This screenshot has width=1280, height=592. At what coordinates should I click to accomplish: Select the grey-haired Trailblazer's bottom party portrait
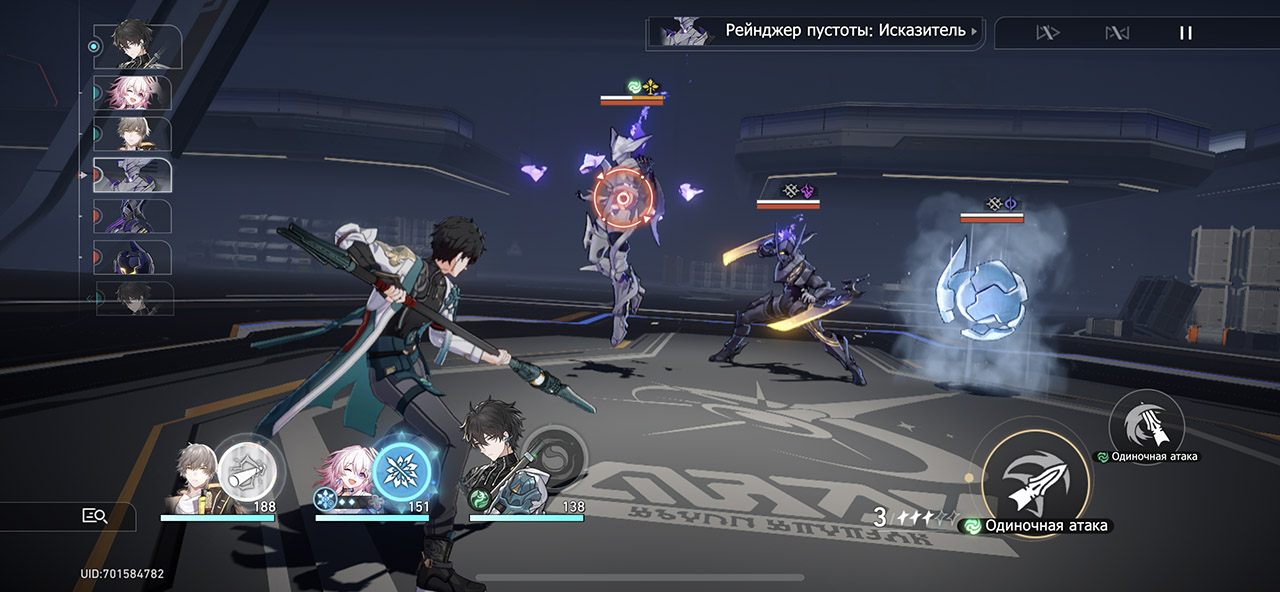(193, 476)
